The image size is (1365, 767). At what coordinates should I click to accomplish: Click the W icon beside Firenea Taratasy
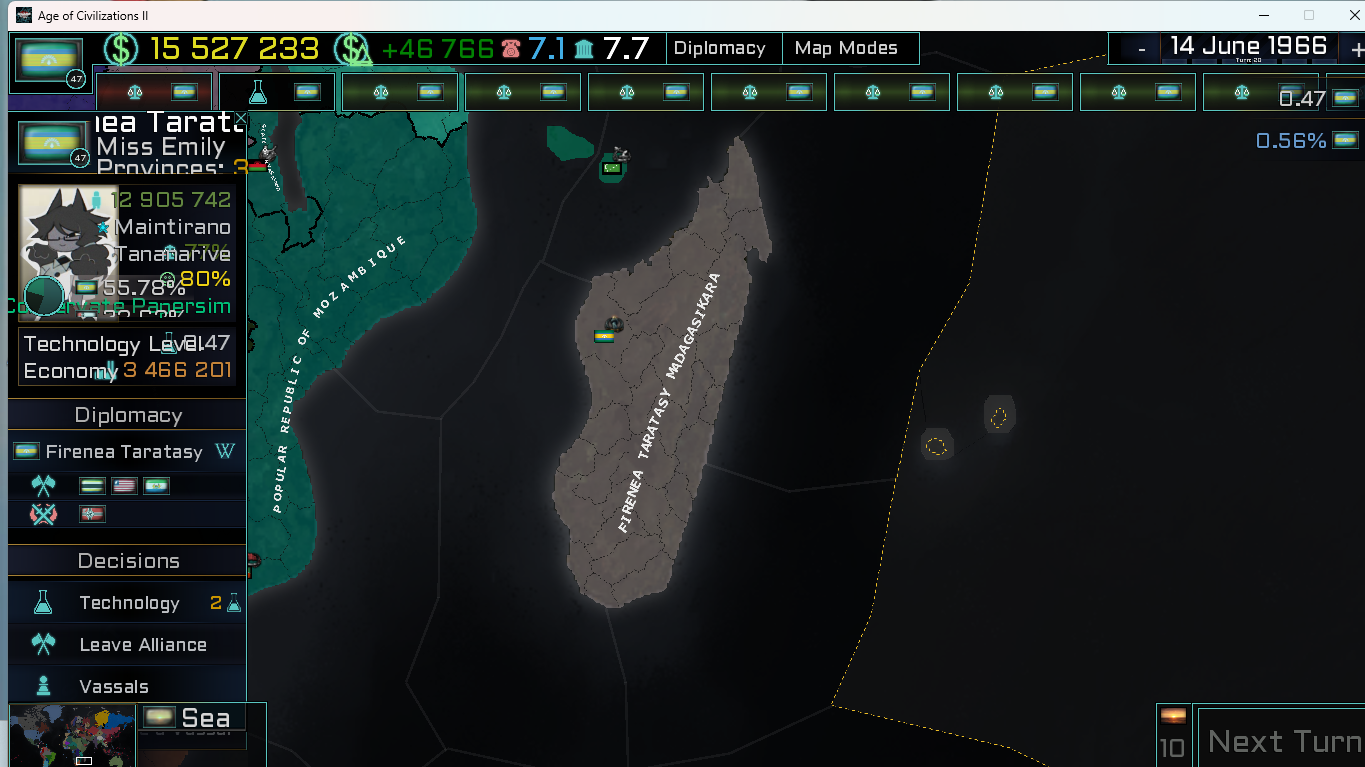226,452
